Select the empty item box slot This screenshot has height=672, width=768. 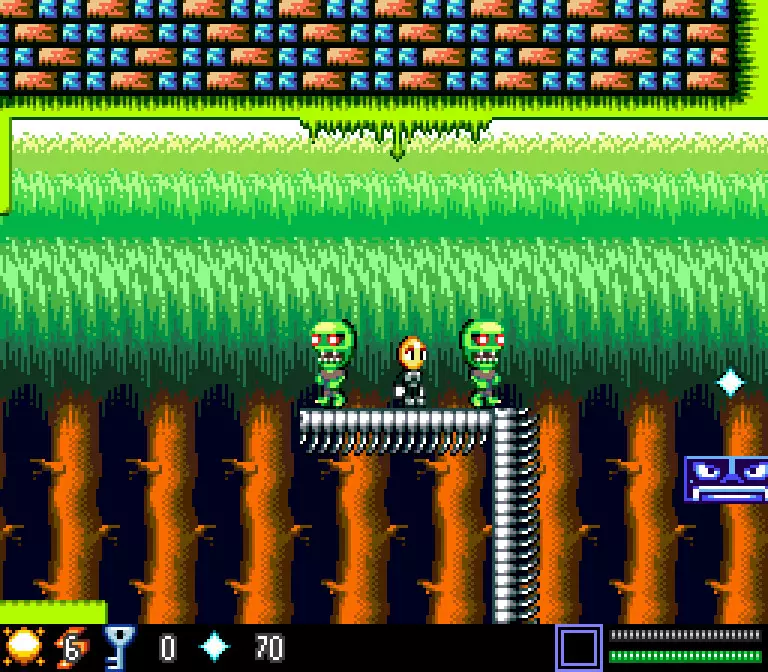(579, 647)
